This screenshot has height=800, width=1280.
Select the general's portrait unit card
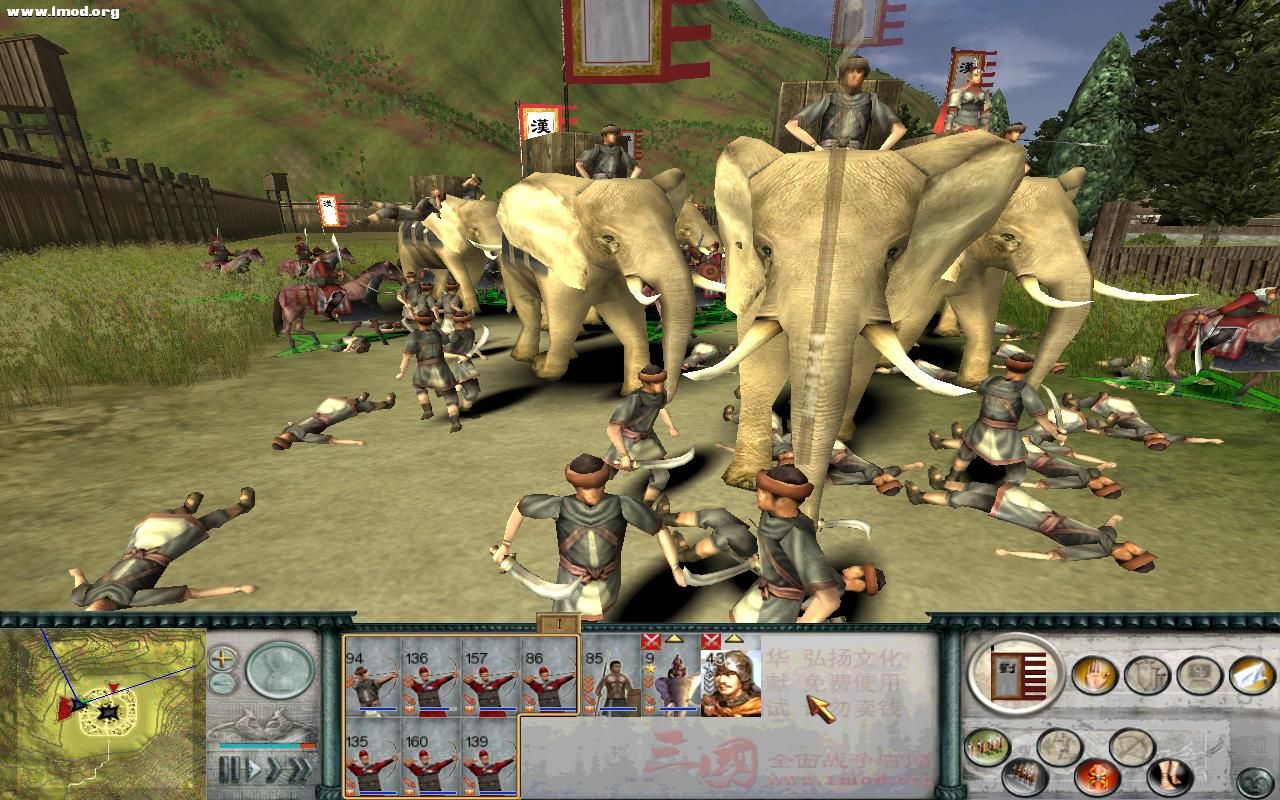pos(730,678)
